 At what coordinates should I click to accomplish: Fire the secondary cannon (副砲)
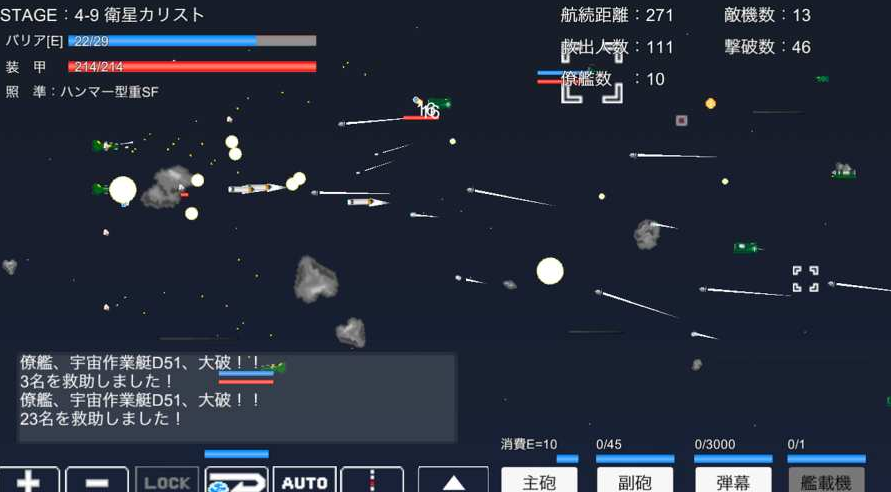tap(635, 480)
